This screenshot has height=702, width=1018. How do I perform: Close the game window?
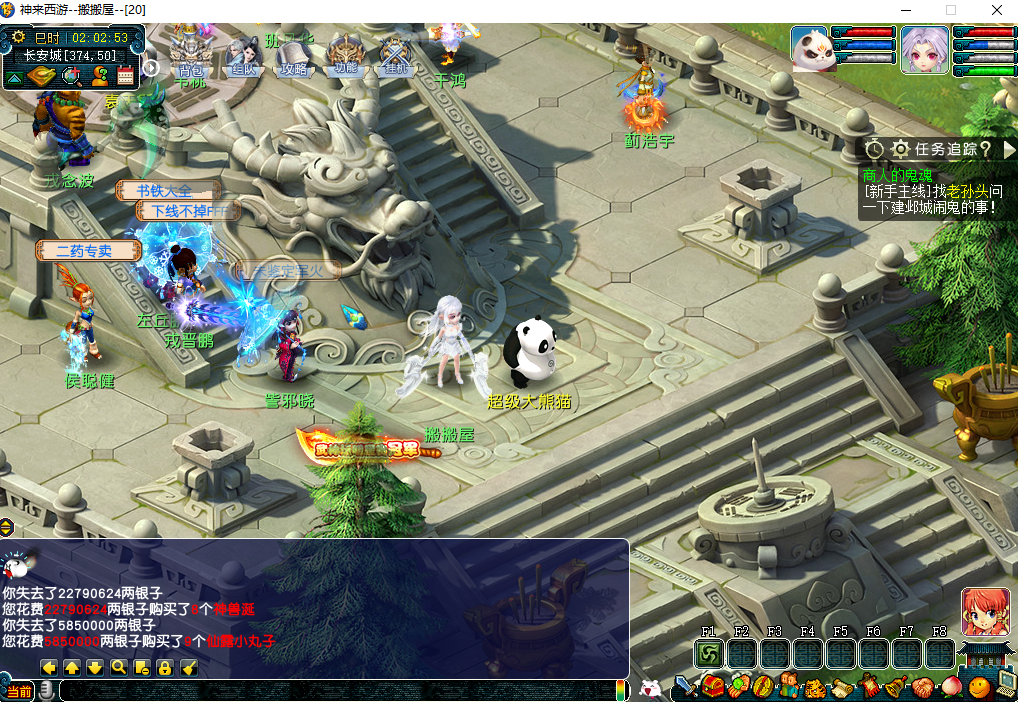coord(996,10)
